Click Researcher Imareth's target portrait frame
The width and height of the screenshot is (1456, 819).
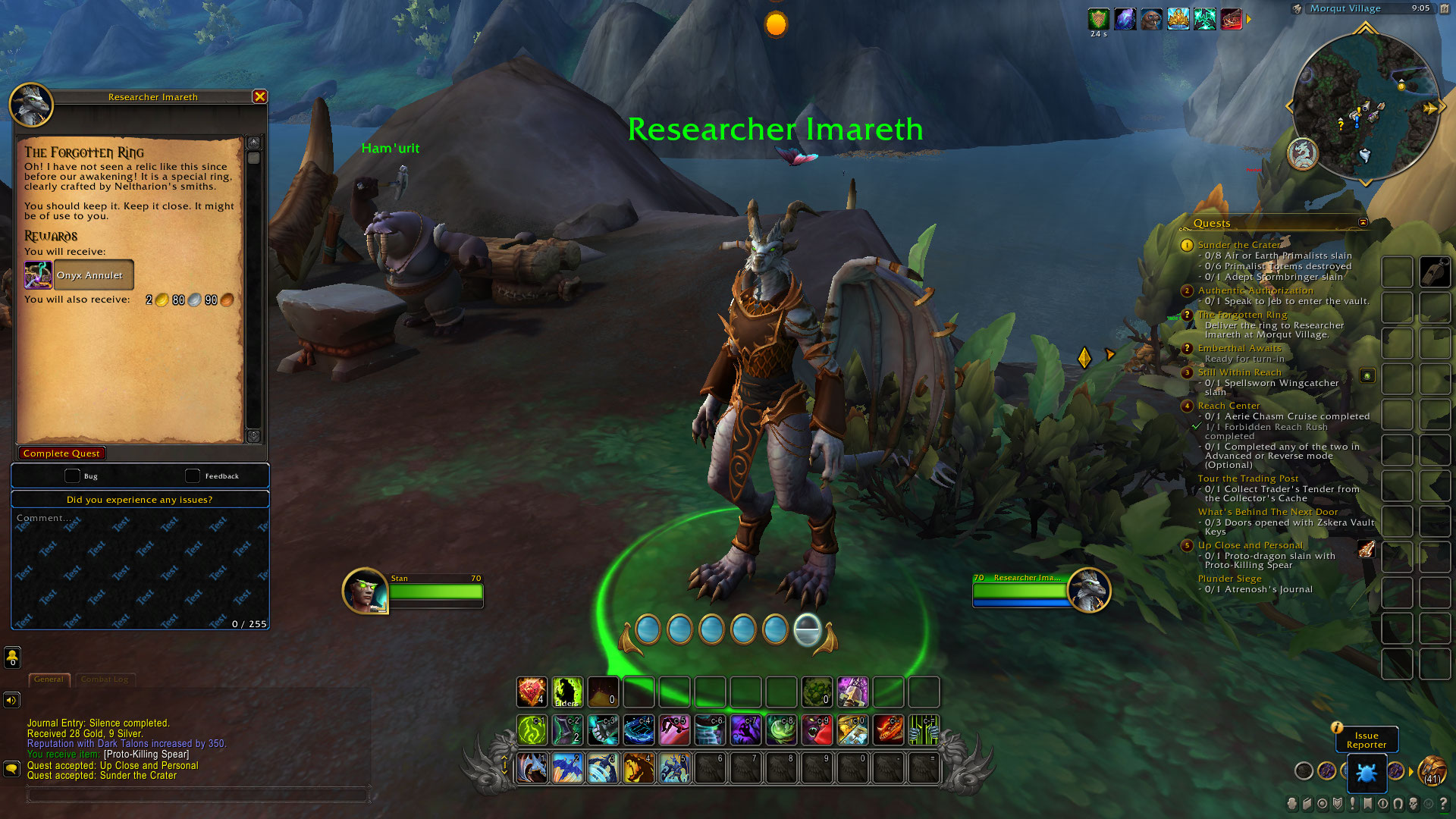click(1089, 590)
